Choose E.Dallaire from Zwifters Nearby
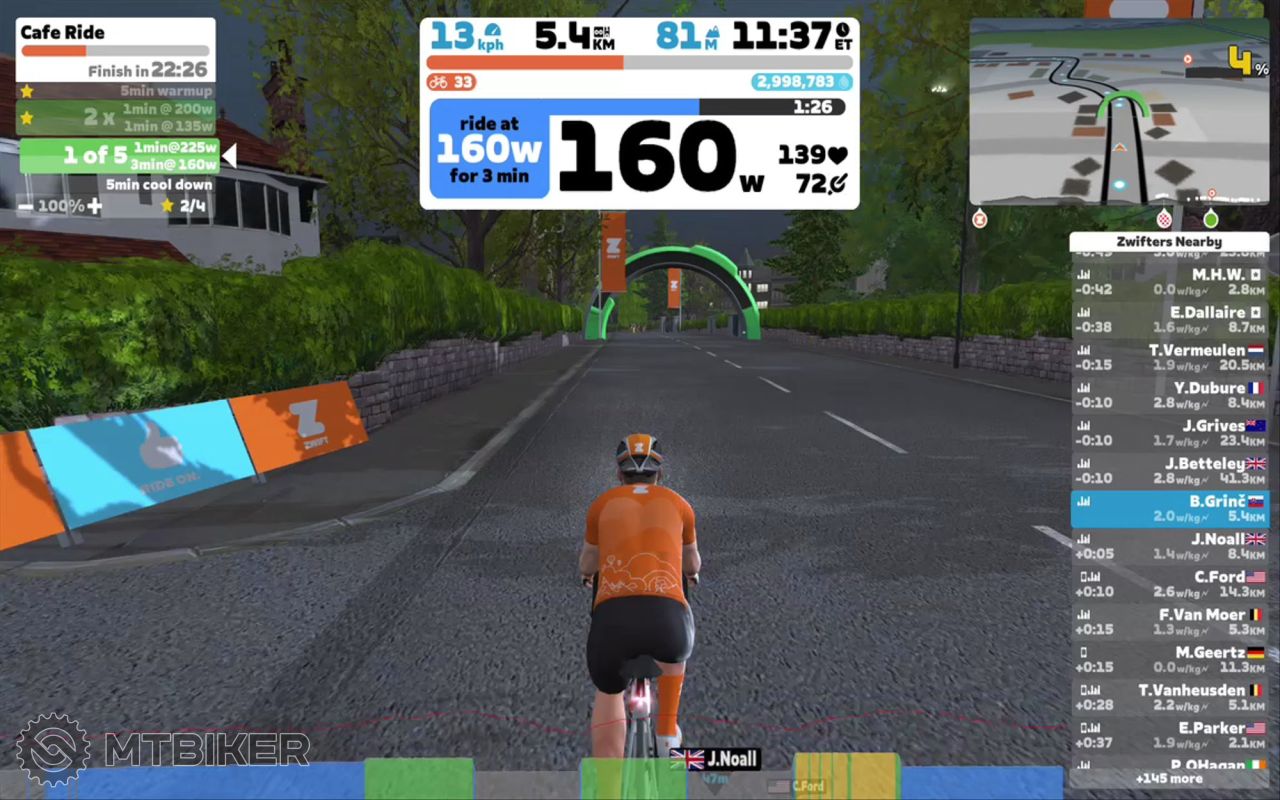 pos(1169,319)
